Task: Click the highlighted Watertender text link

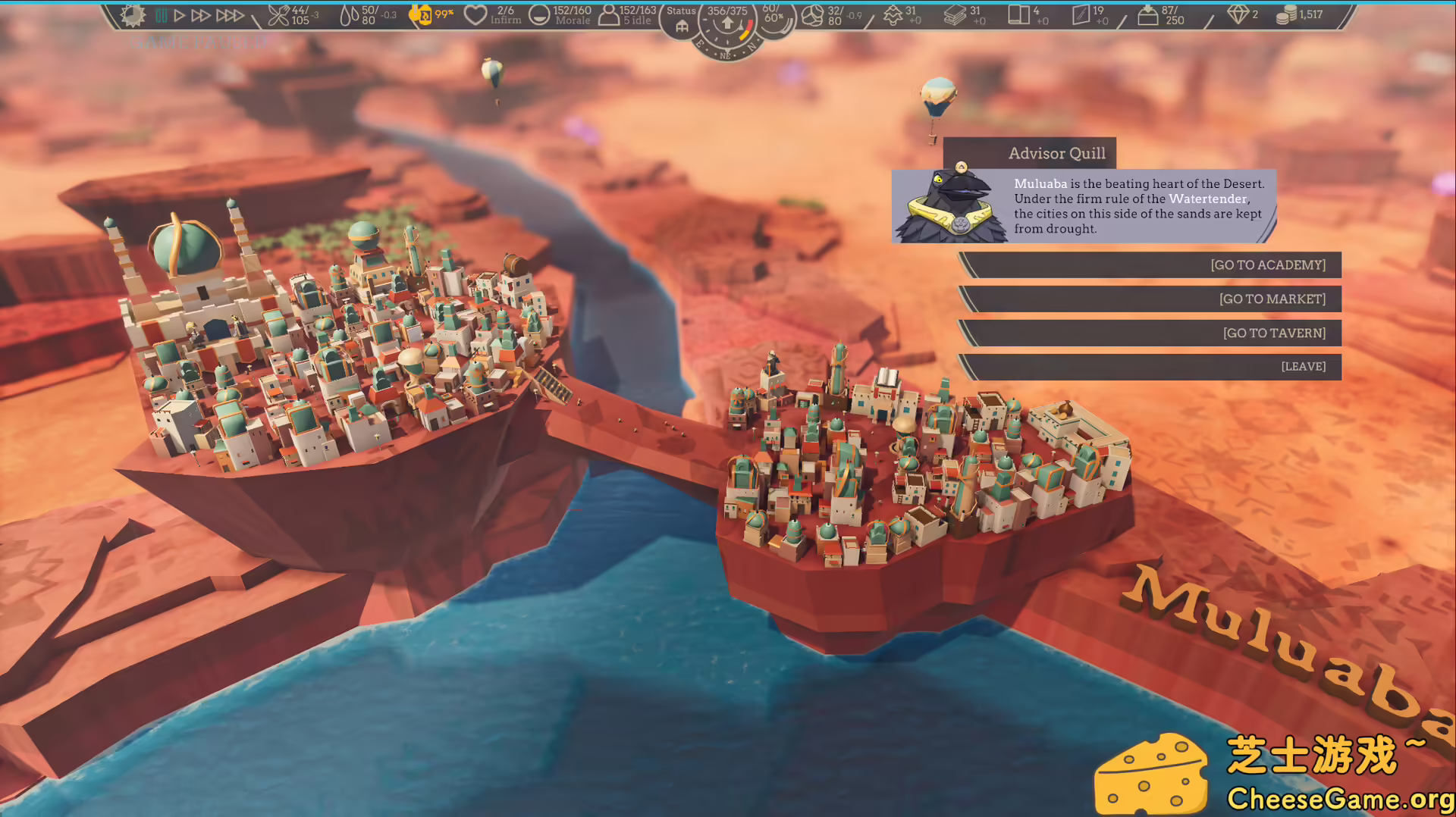Action: 1208,199
